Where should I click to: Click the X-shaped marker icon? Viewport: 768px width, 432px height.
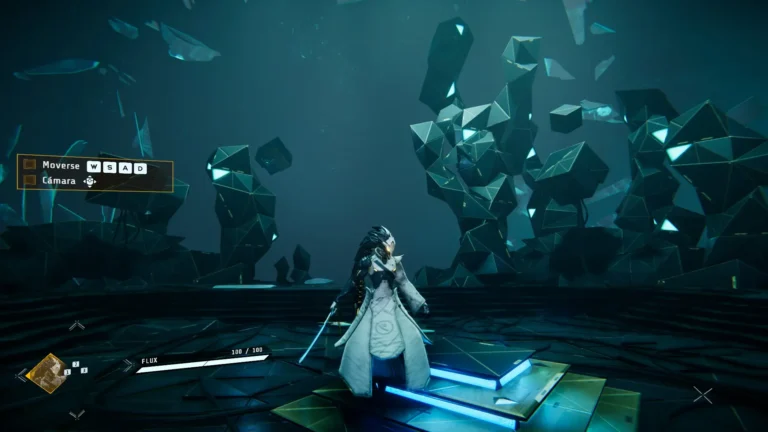pyautogui.click(x=703, y=395)
